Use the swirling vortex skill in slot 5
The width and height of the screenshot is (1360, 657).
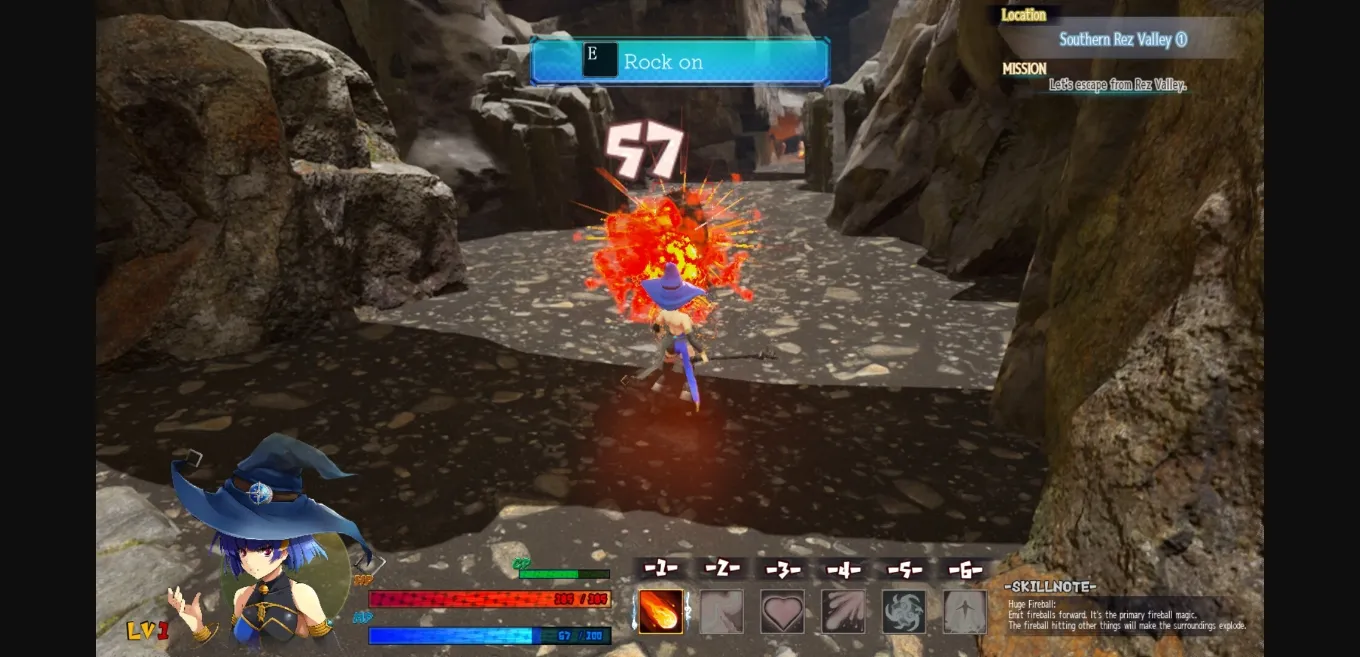point(904,611)
